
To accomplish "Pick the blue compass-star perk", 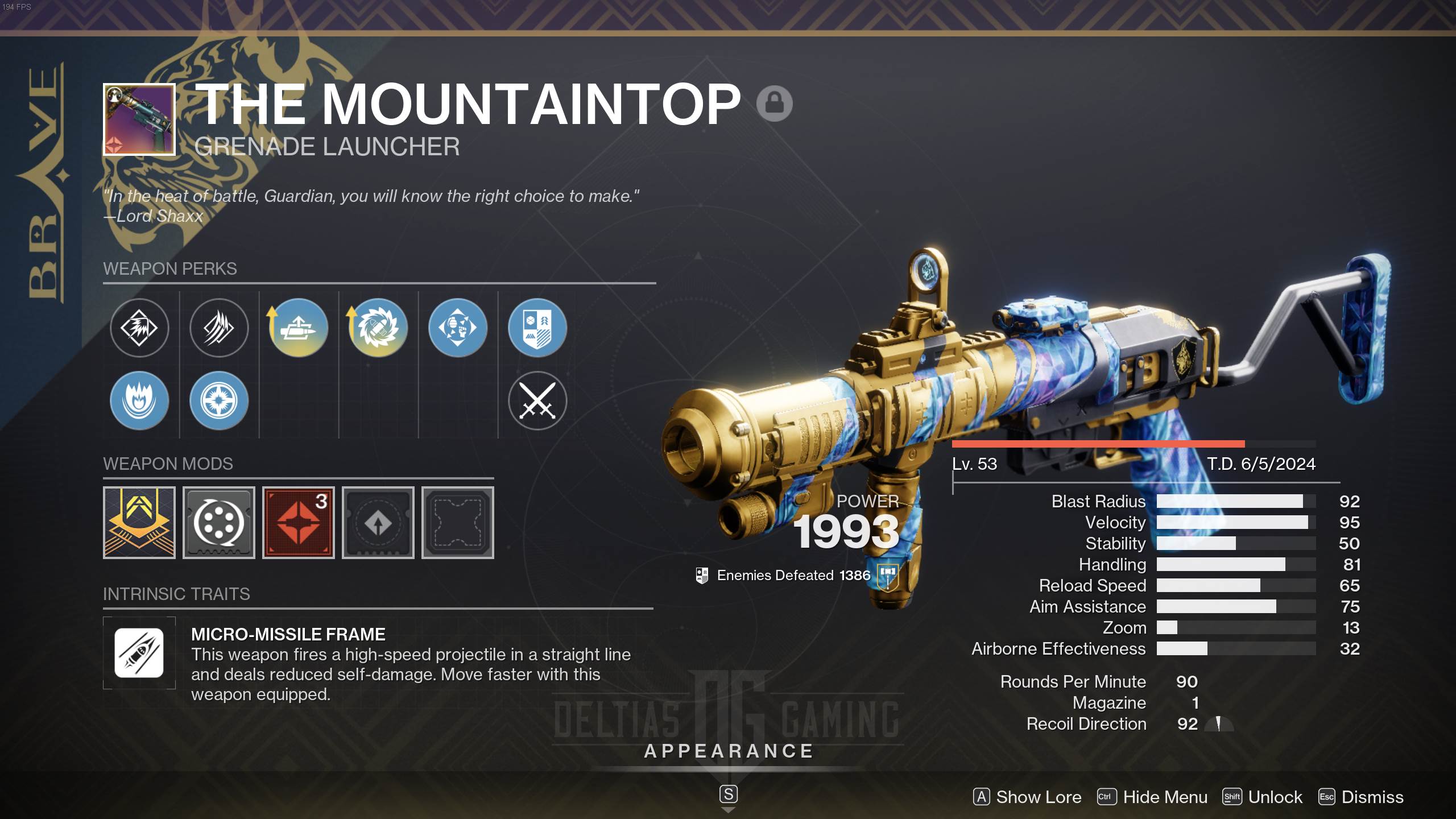I will pos(219,401).
